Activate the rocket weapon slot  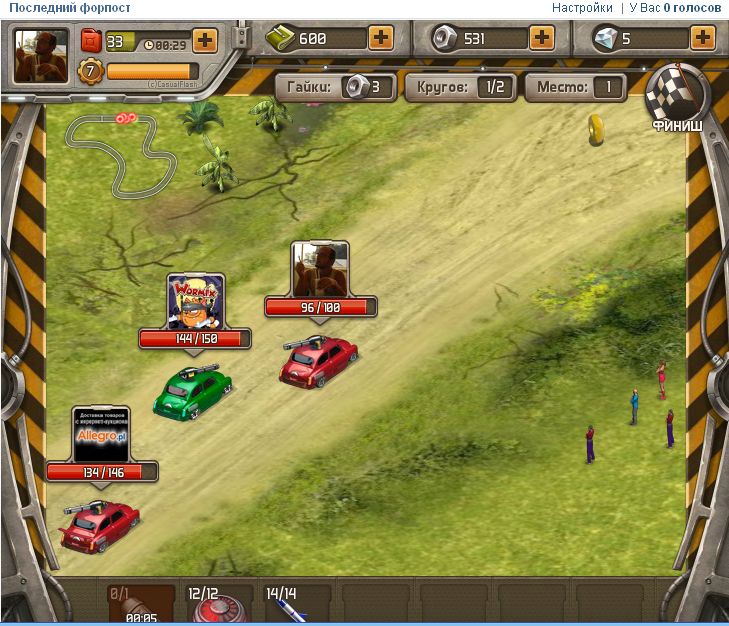pos(294,605)
